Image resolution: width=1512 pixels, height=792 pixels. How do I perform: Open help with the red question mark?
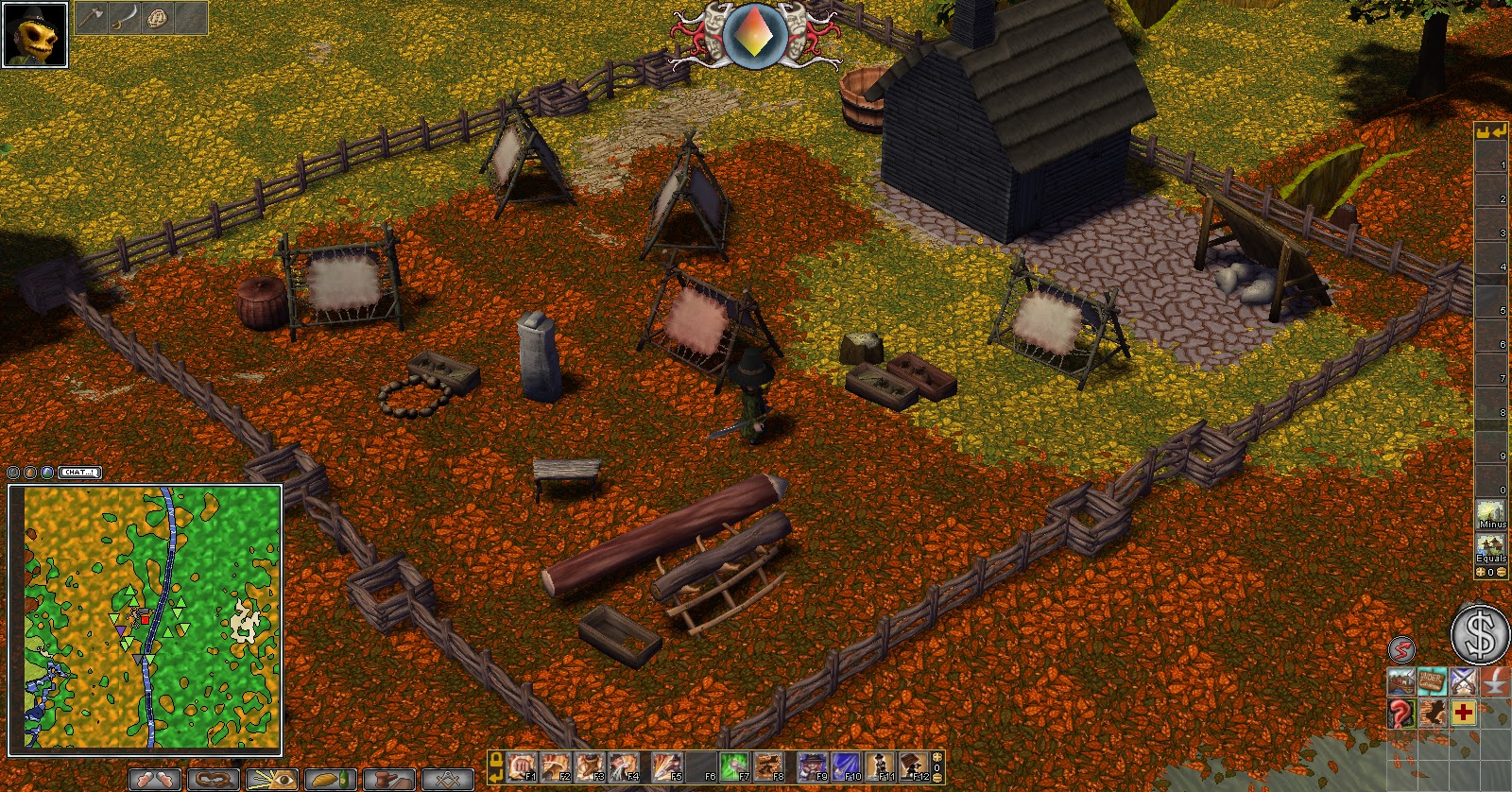(1401, 713)
